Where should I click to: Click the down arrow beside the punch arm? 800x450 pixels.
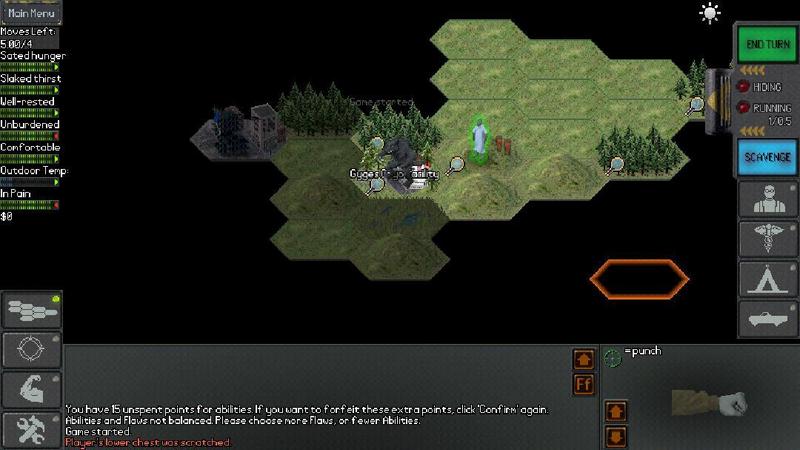pyautogui.click(x=616, y=436)
